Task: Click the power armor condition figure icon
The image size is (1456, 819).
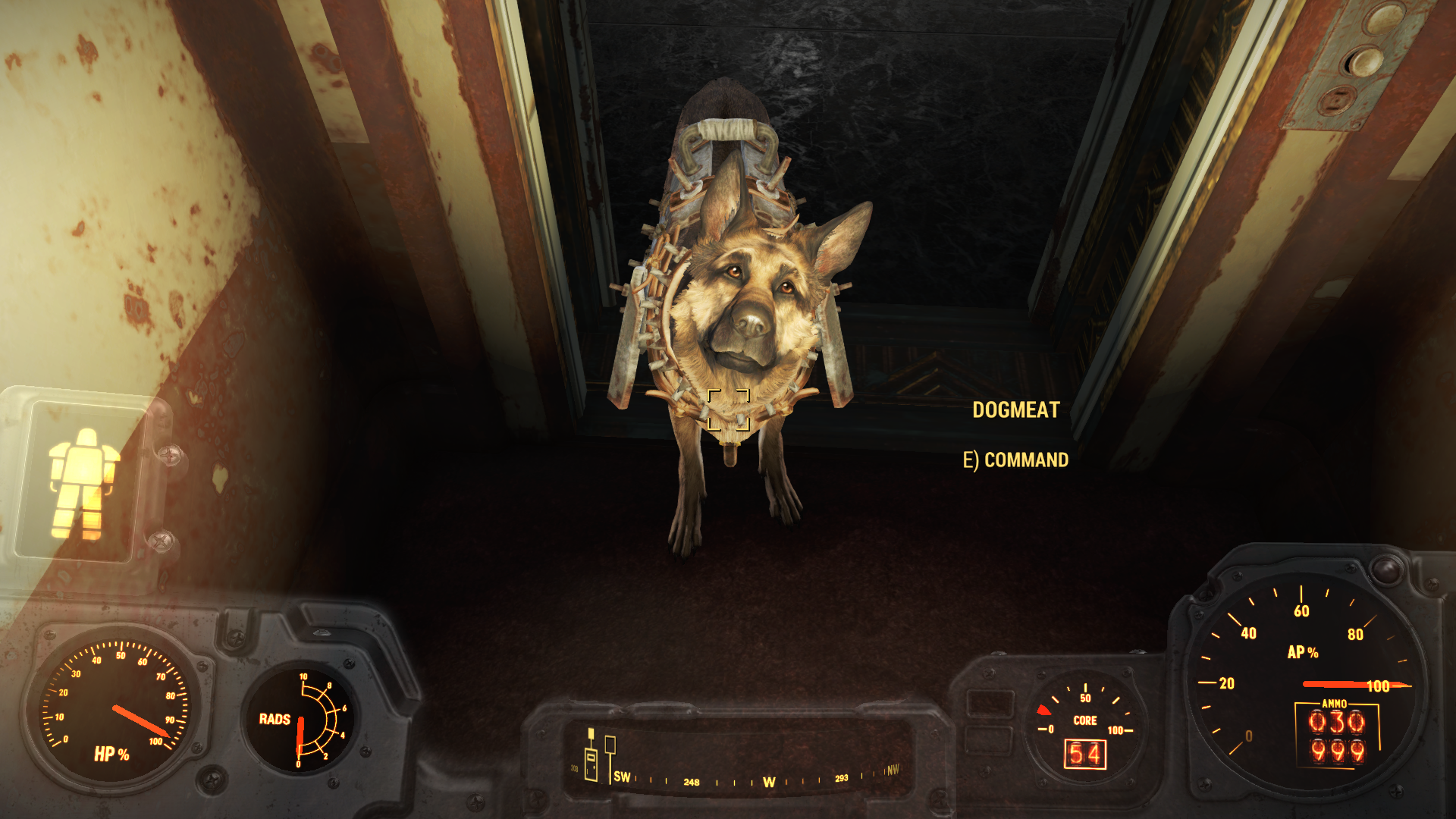Action: coord(83,482)
